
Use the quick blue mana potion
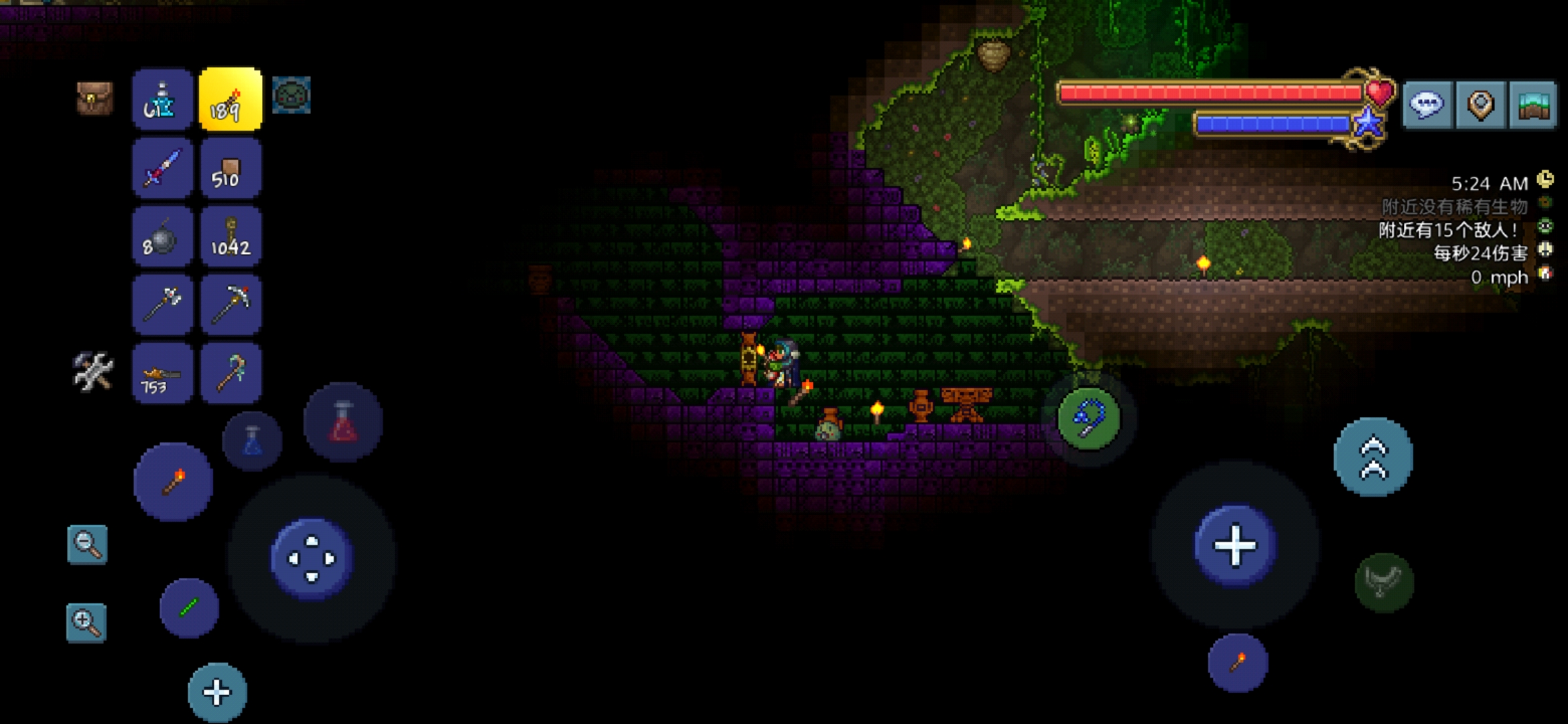click(x=252, y=441)
